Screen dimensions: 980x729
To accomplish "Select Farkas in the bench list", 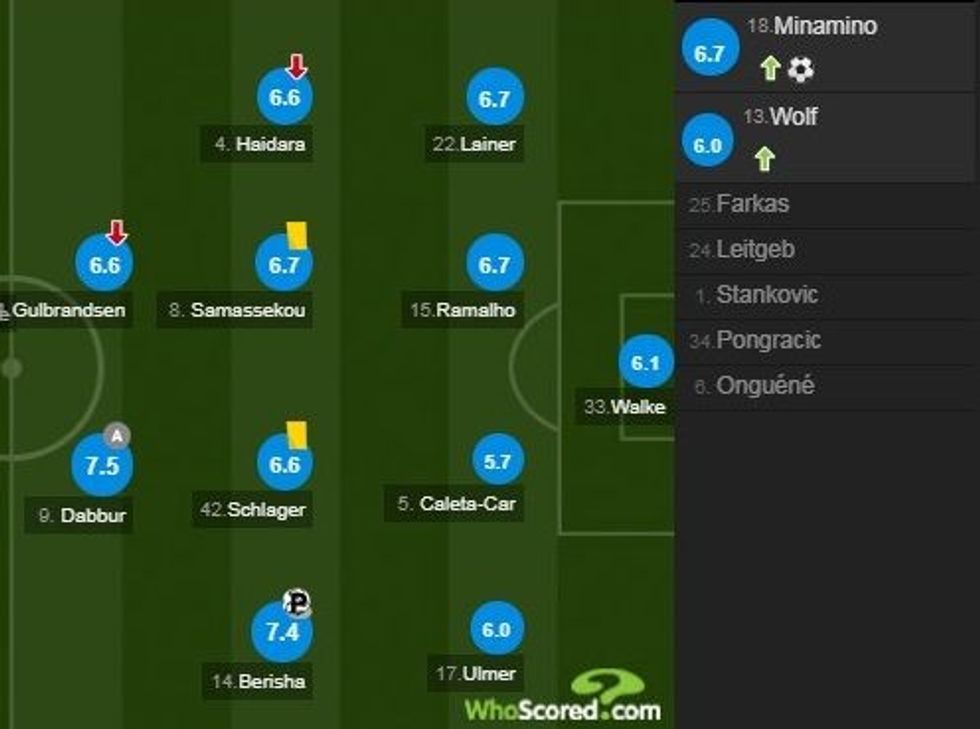I will coord(752,204).
